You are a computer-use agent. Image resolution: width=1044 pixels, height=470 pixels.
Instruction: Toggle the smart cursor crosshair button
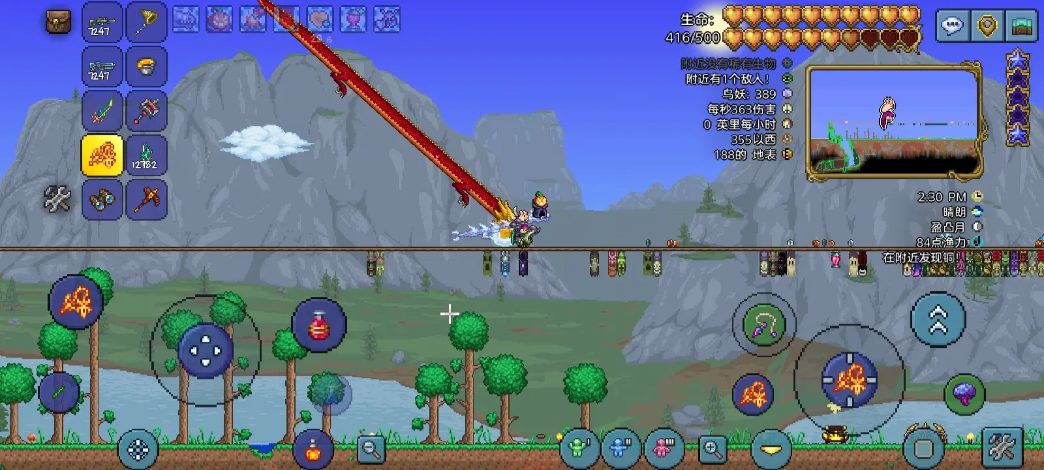(x=138, y=449)
